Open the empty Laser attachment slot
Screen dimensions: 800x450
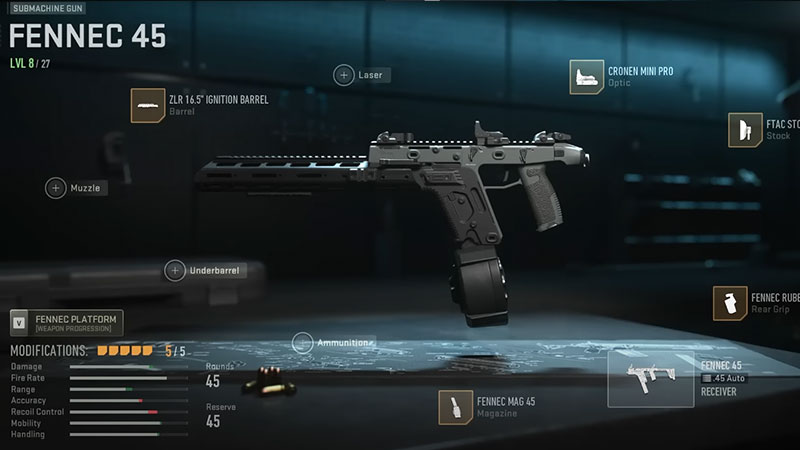(344, 75)
